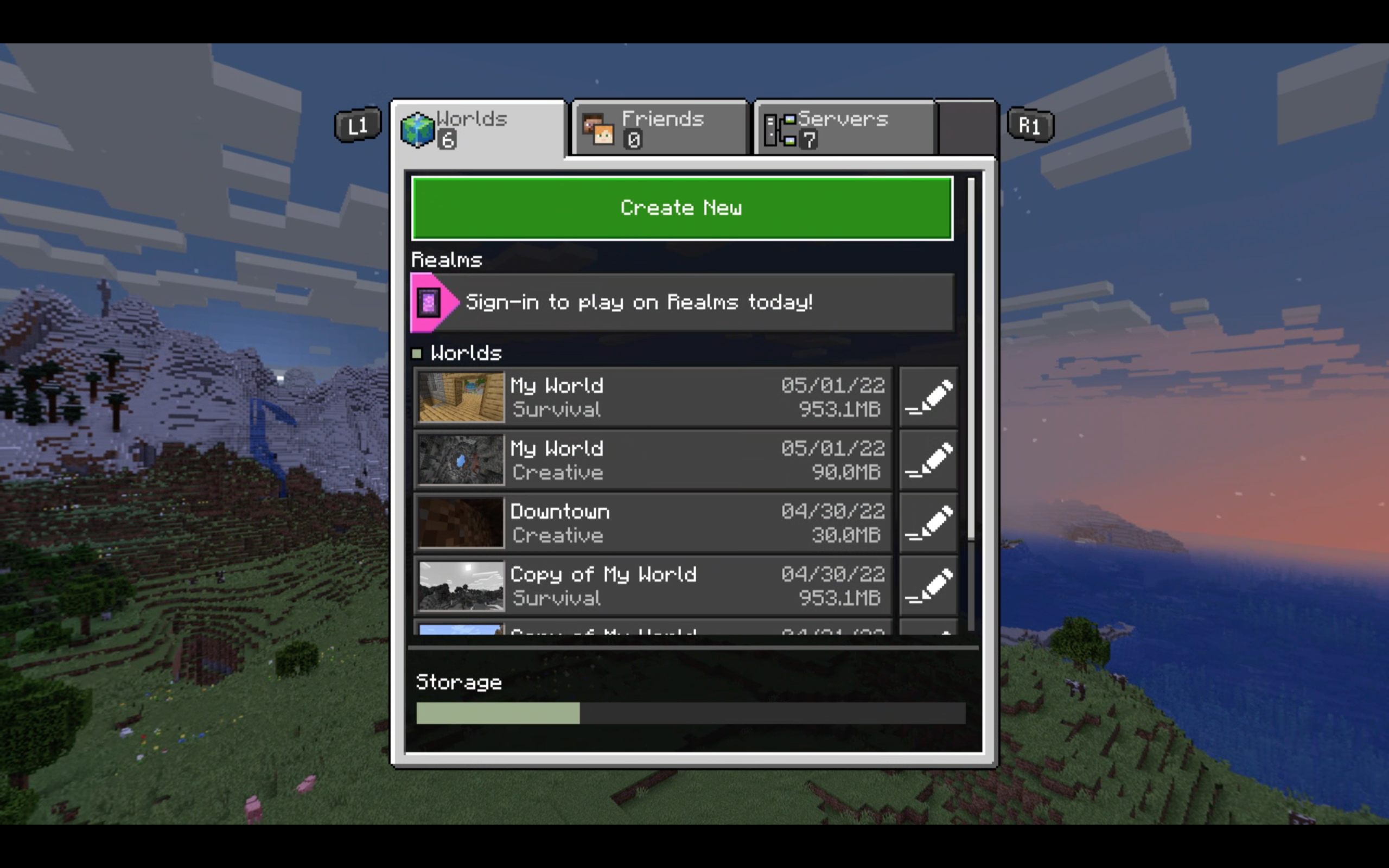Edit the 953.1MB Copy of My World settings
This screenshot has width=1389, height=868.
coord(928,586)
